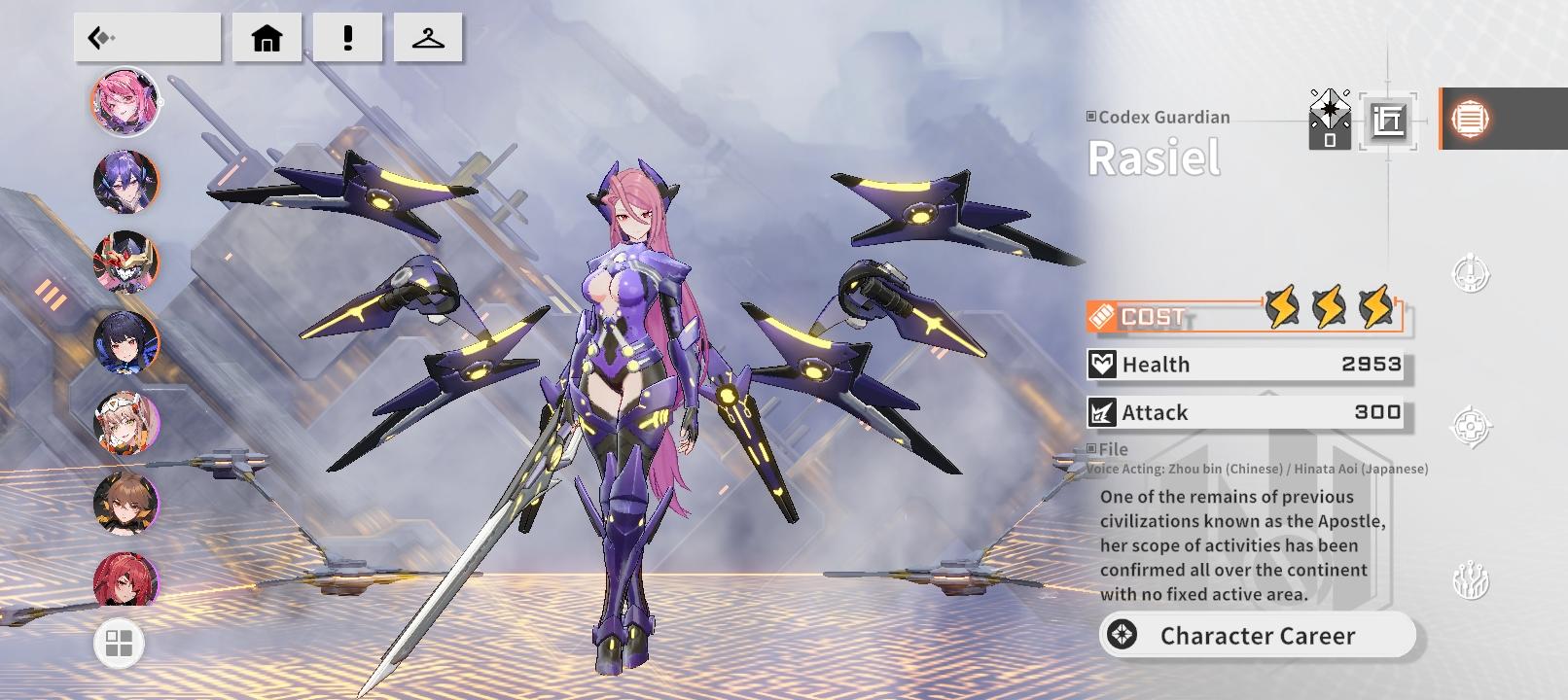Screen dimensions: 1568x700
Task: Switch to the orange list profile tab
Action: pyautogui.click(x=1470, y=119)
